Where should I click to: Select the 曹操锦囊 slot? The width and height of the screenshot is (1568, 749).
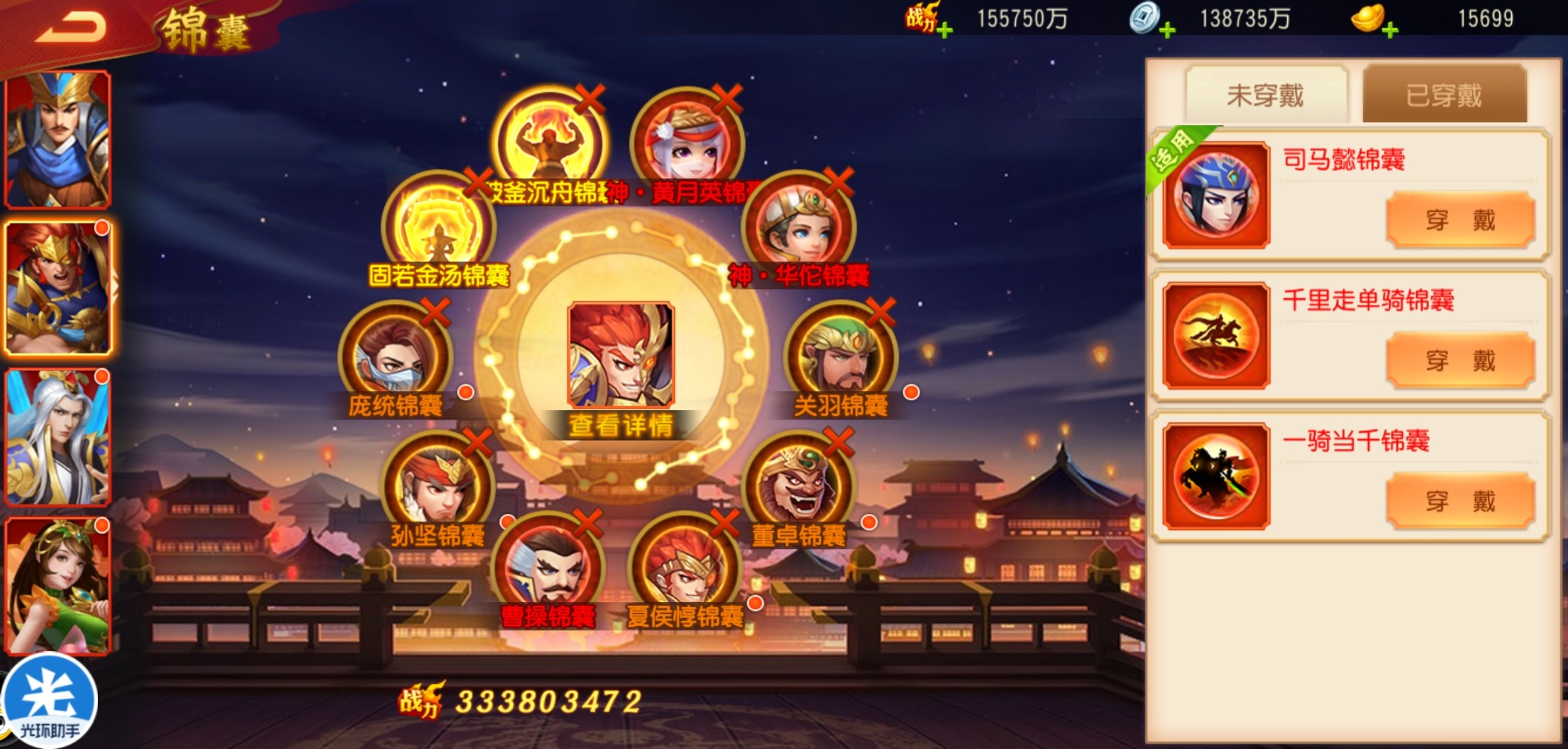[x=548, y=567]
